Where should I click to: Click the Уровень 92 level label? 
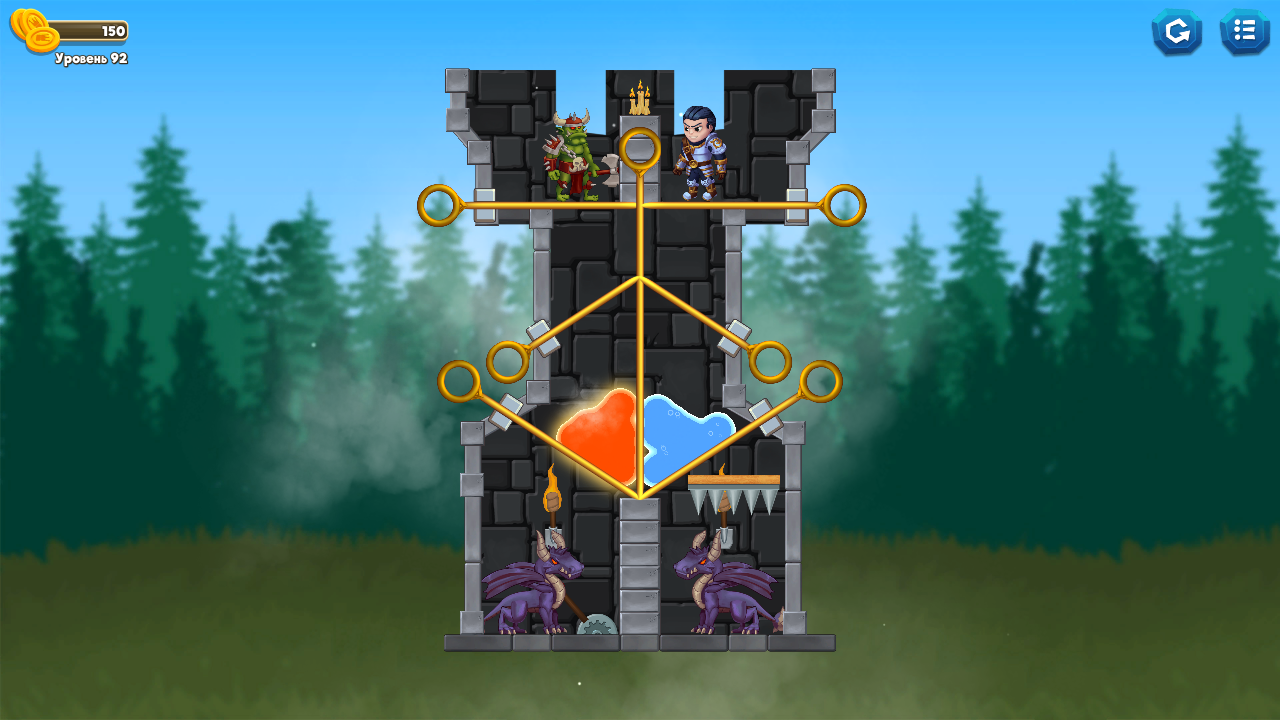coord(90,57)
